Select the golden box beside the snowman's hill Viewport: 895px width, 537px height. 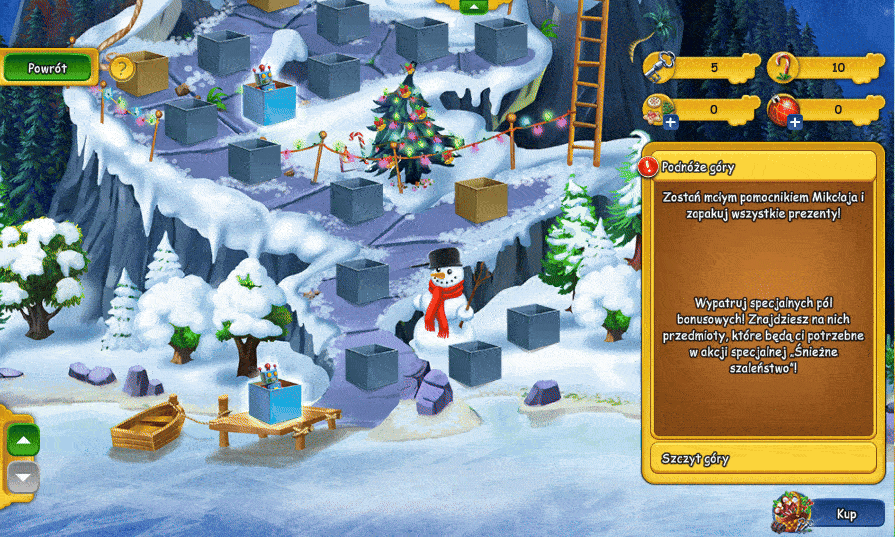480,199
